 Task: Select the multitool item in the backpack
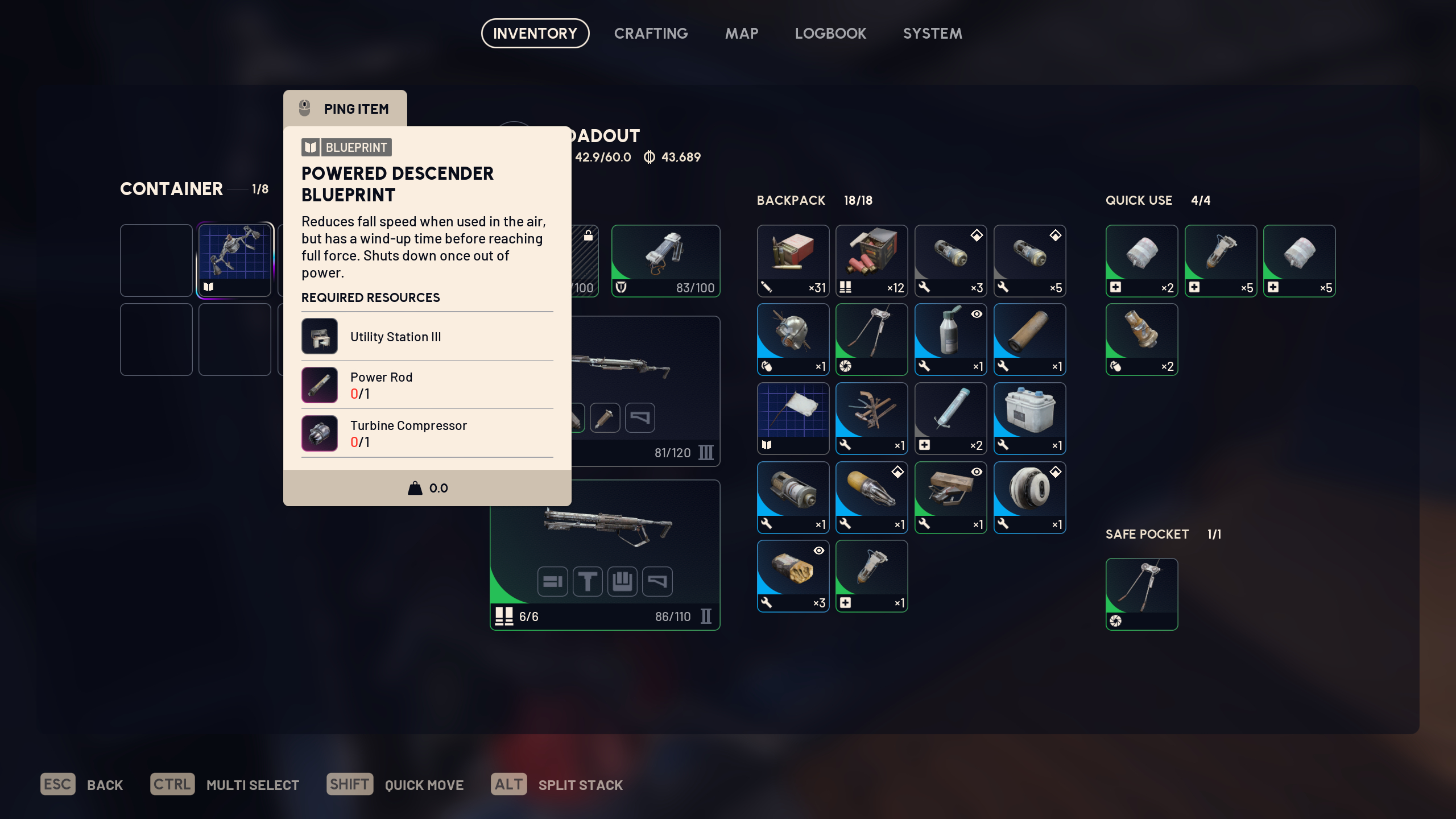pyautogui.click(x=871, y=419)
